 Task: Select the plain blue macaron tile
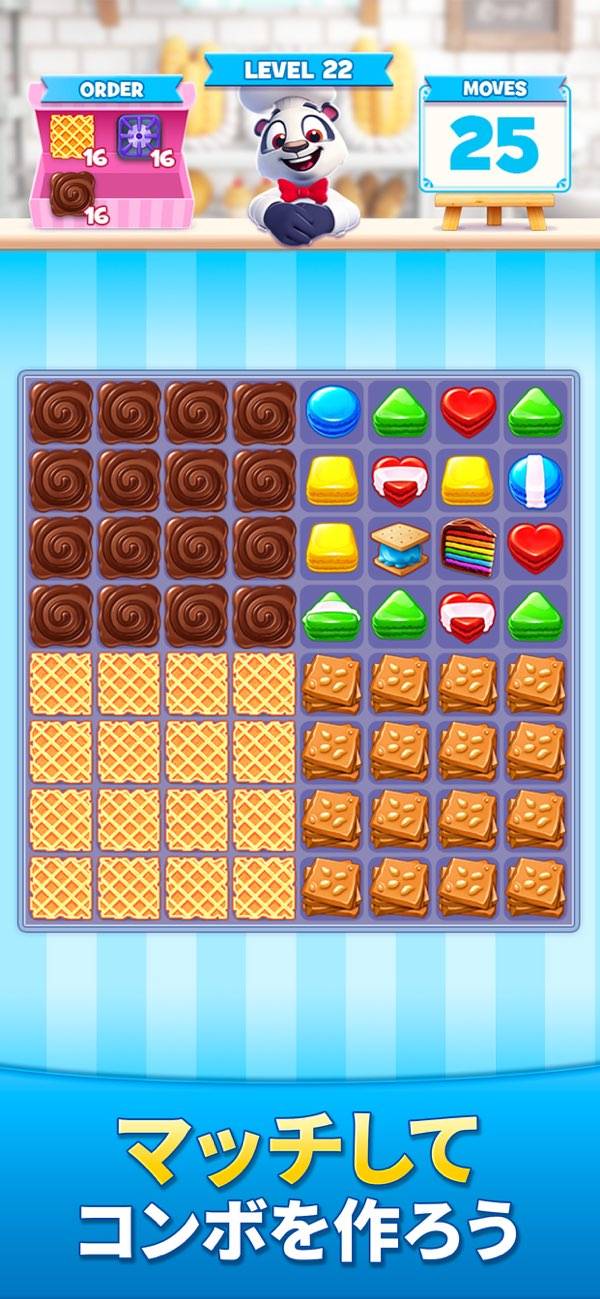coord(333,411)
